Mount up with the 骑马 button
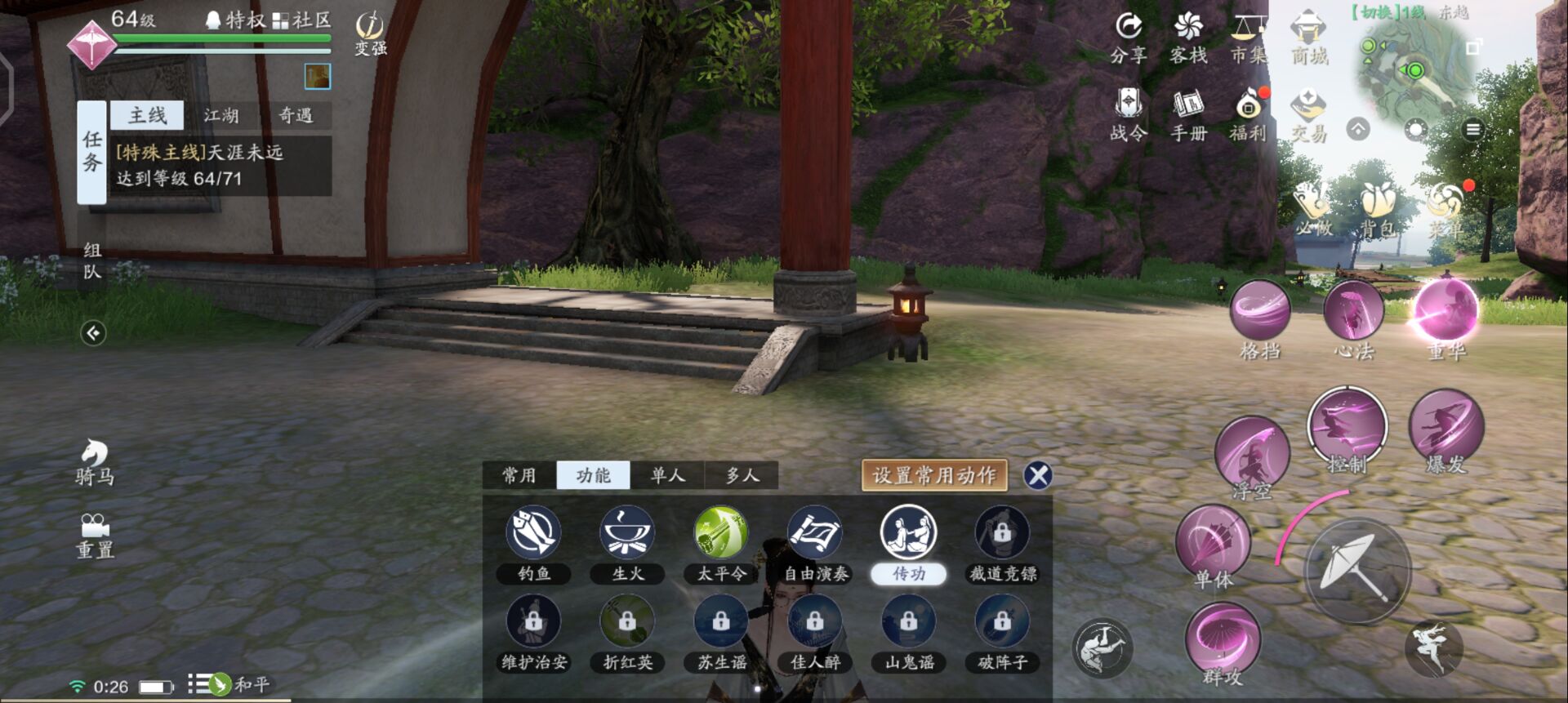The width and height of the screenshot is (1568, 703). 95,461
